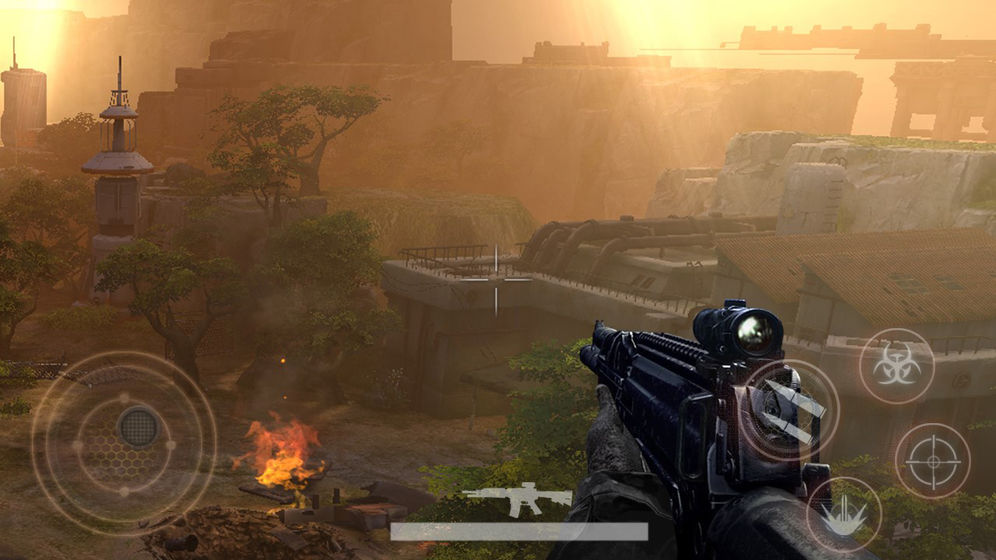Toggle the crosshair aim button
This screenshot has height=560, width=996.
932,461
